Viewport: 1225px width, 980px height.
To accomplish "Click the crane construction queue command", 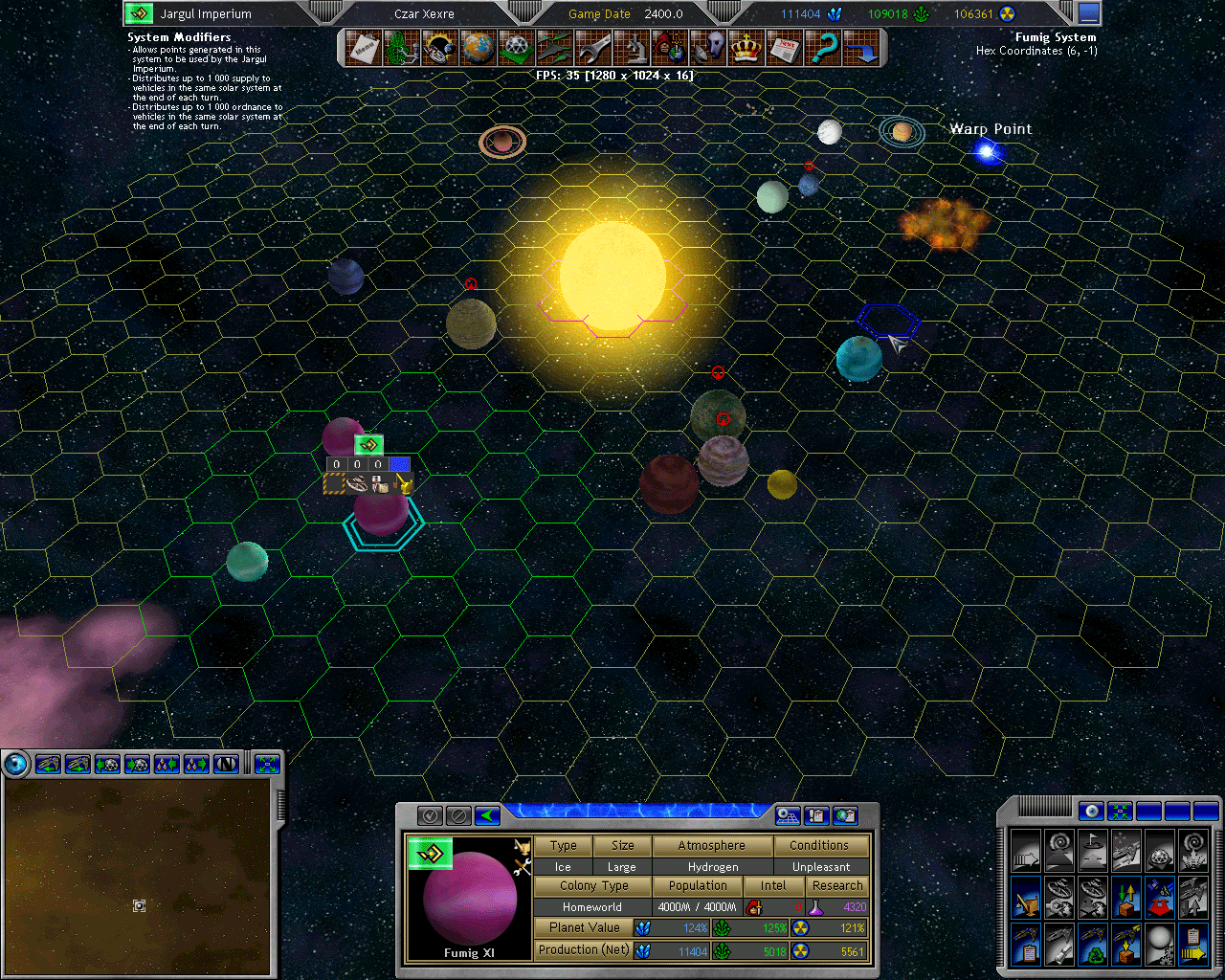I will tap(1025, 899).
